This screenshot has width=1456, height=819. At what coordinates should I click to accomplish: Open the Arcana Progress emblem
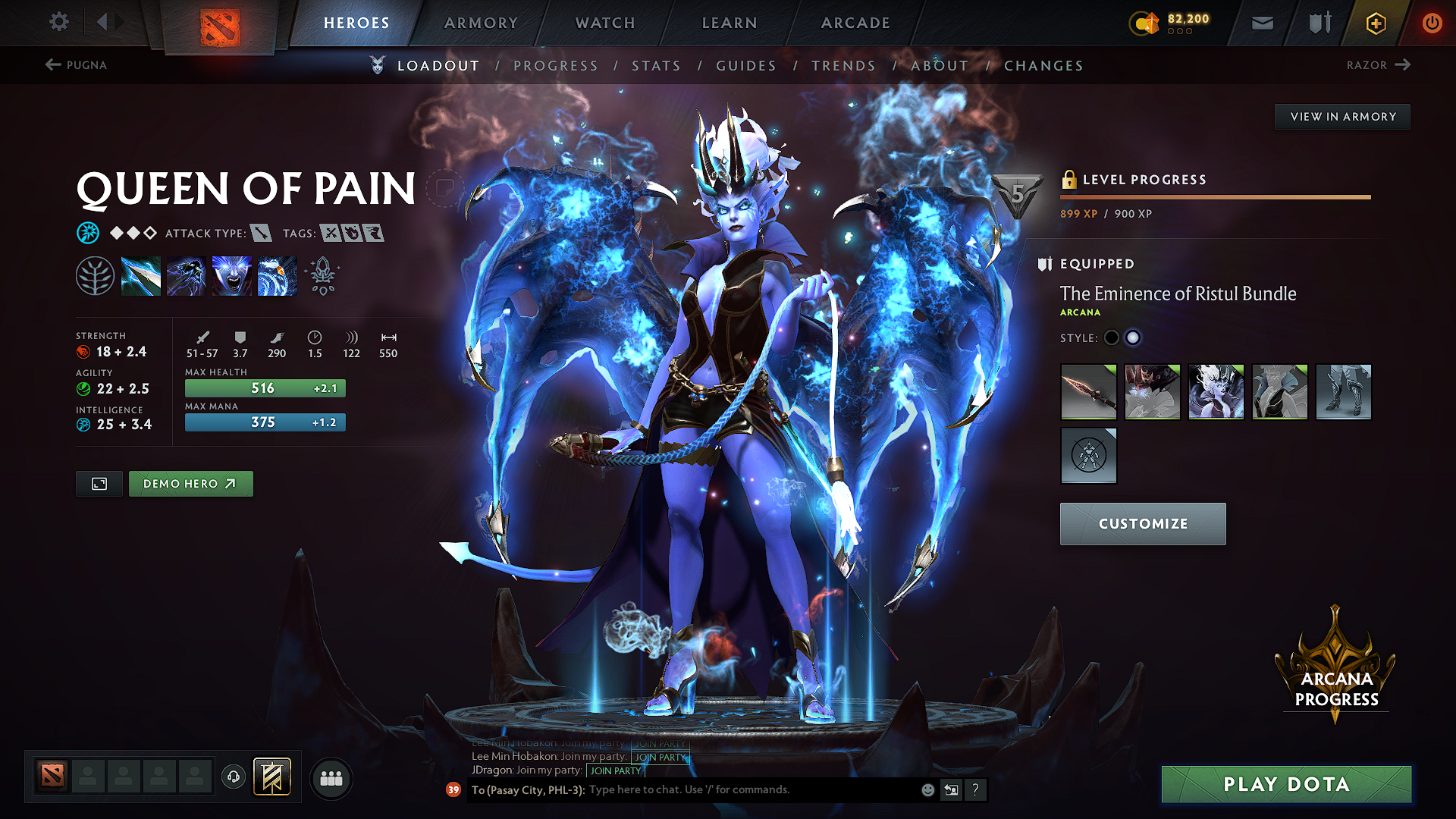coord(1335,667)
